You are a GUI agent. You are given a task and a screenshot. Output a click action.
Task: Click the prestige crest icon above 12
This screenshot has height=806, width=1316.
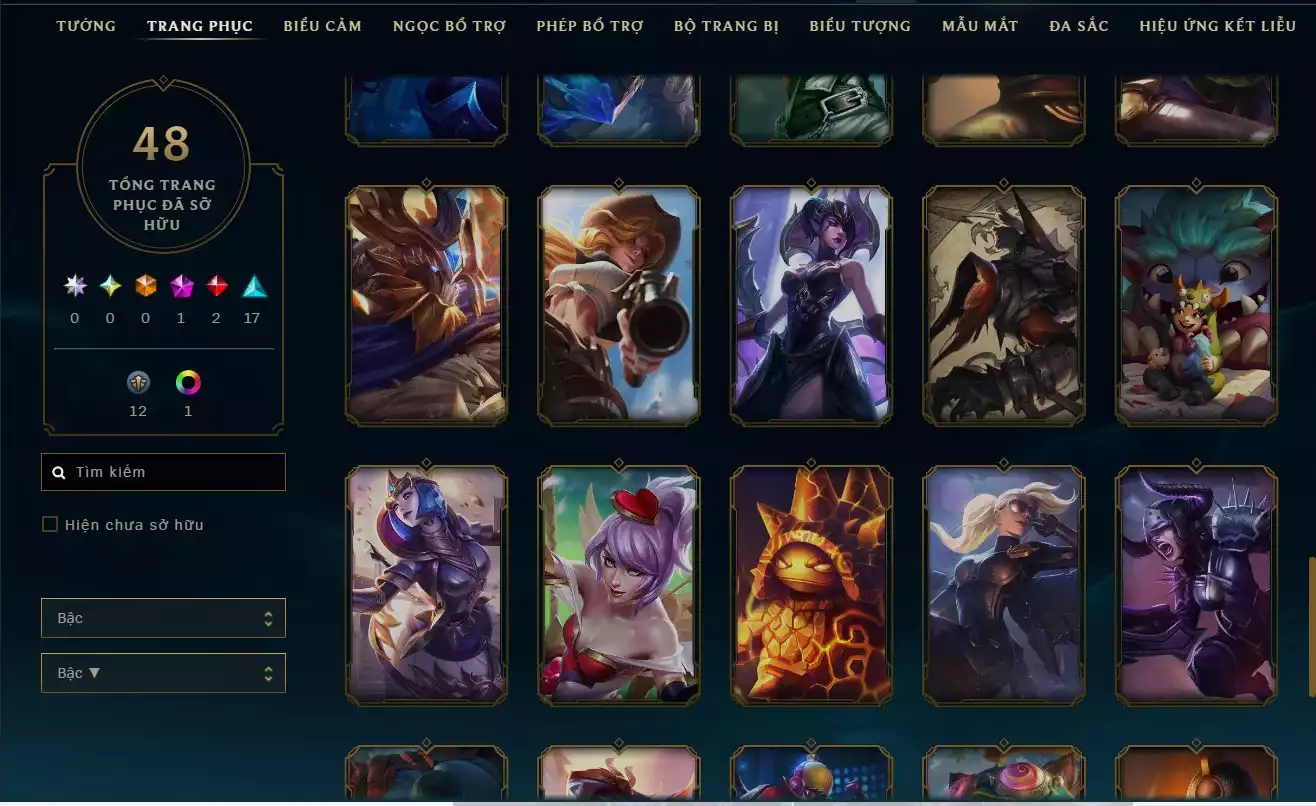coord(138,383)
